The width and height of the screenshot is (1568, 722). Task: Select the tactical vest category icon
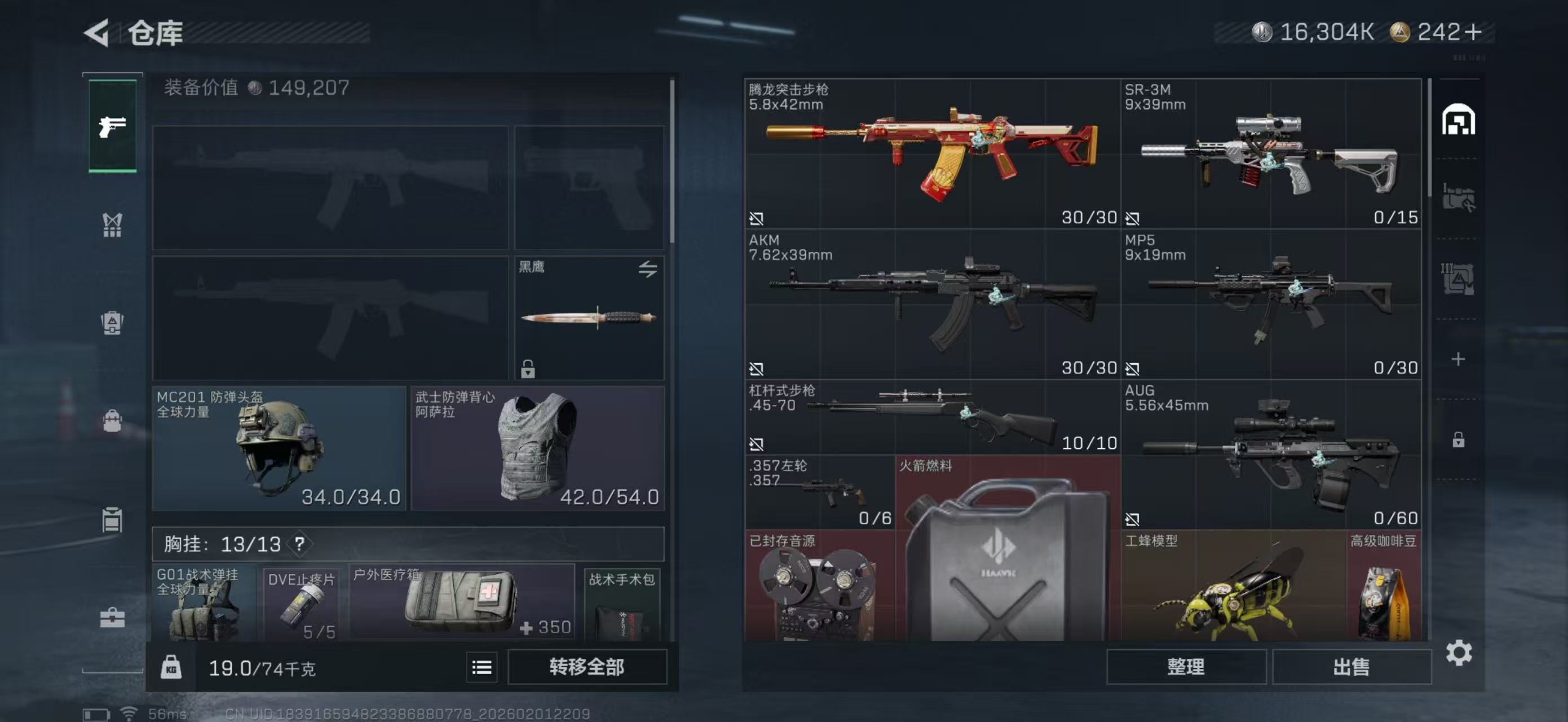pos(113,323)
